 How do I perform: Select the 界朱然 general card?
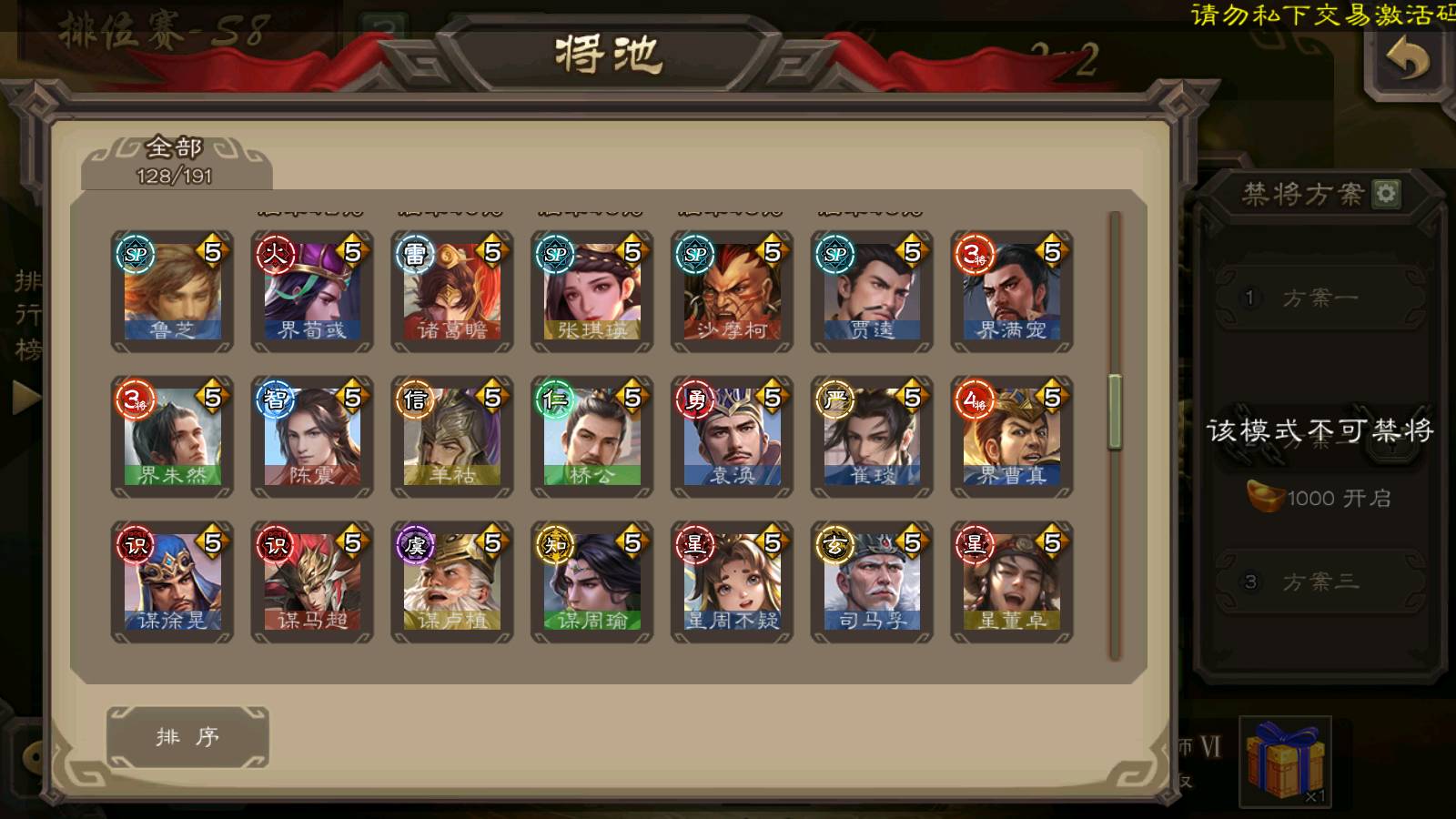pyautogui.click(x=172, y=437)
